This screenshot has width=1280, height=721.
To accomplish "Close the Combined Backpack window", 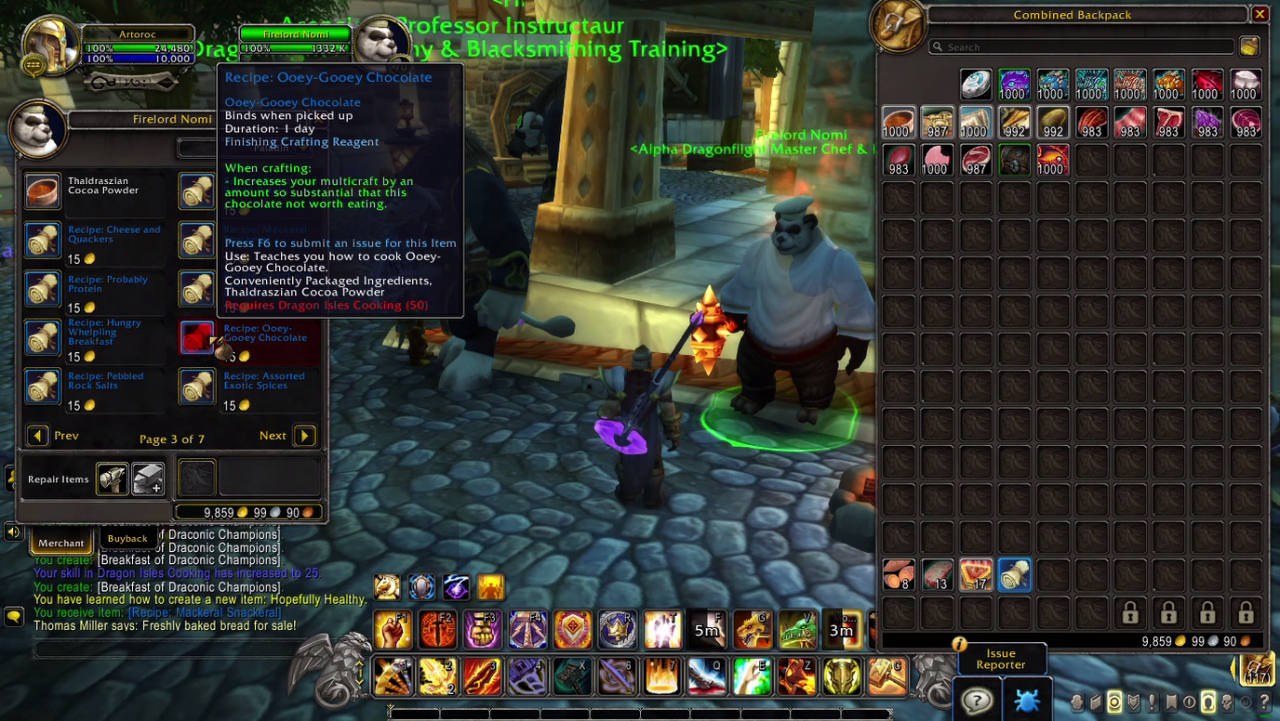I will click(1260, 14).
